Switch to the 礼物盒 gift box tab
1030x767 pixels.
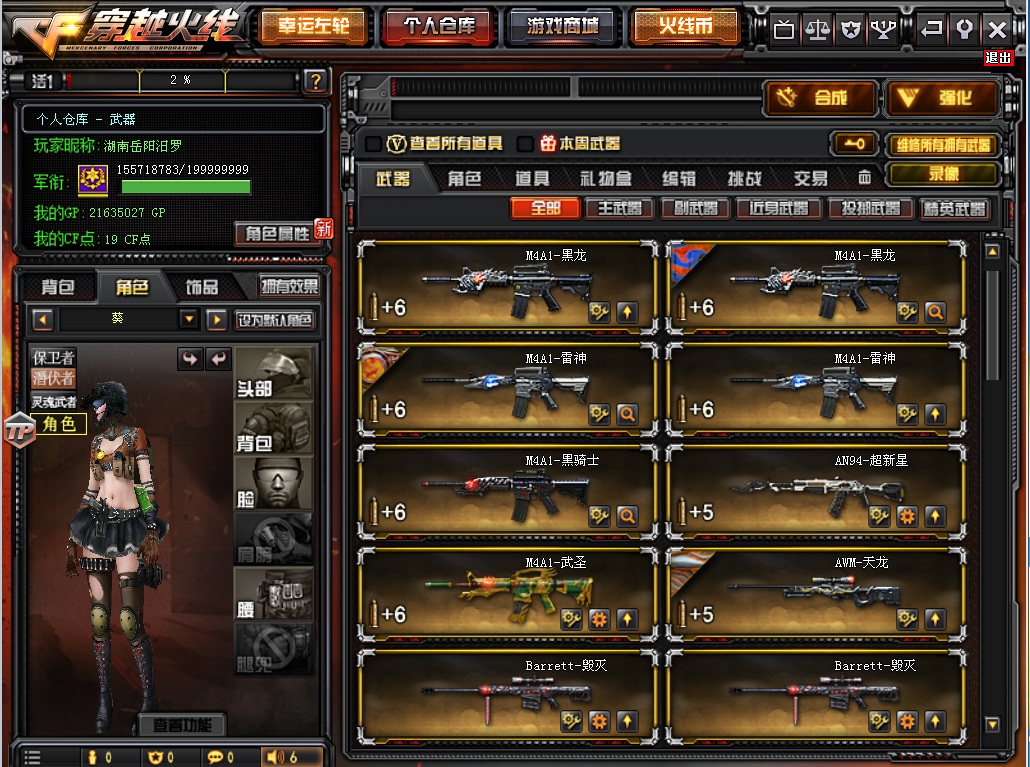tap(606, 179)
